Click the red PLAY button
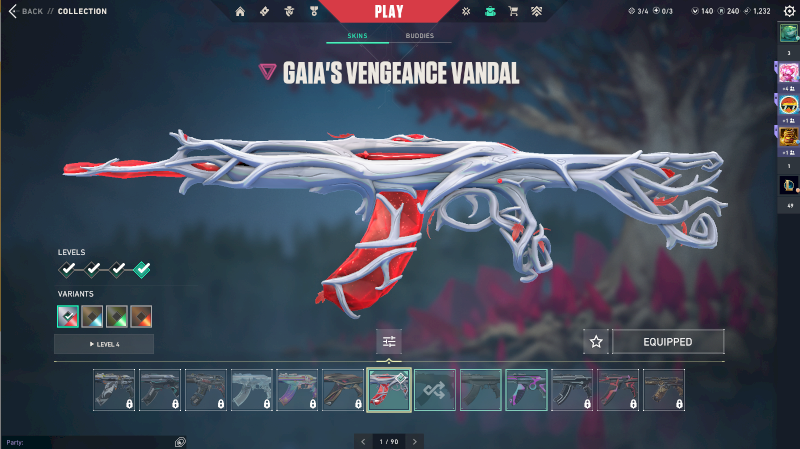 pyautogui.click(x=388, y=11)
